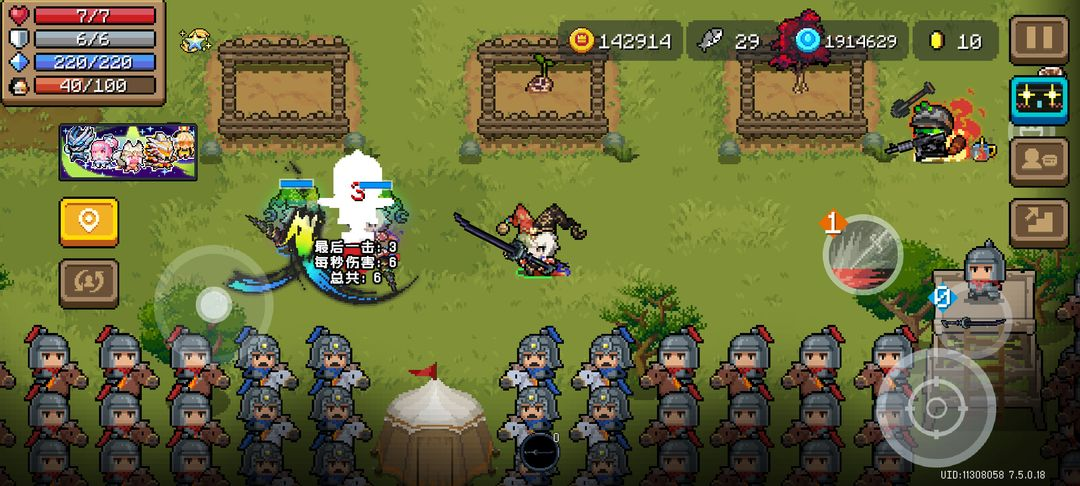This screenshot has height=486, width=1080.
Task: Select the fish material counter
Action: pos(732,41)
